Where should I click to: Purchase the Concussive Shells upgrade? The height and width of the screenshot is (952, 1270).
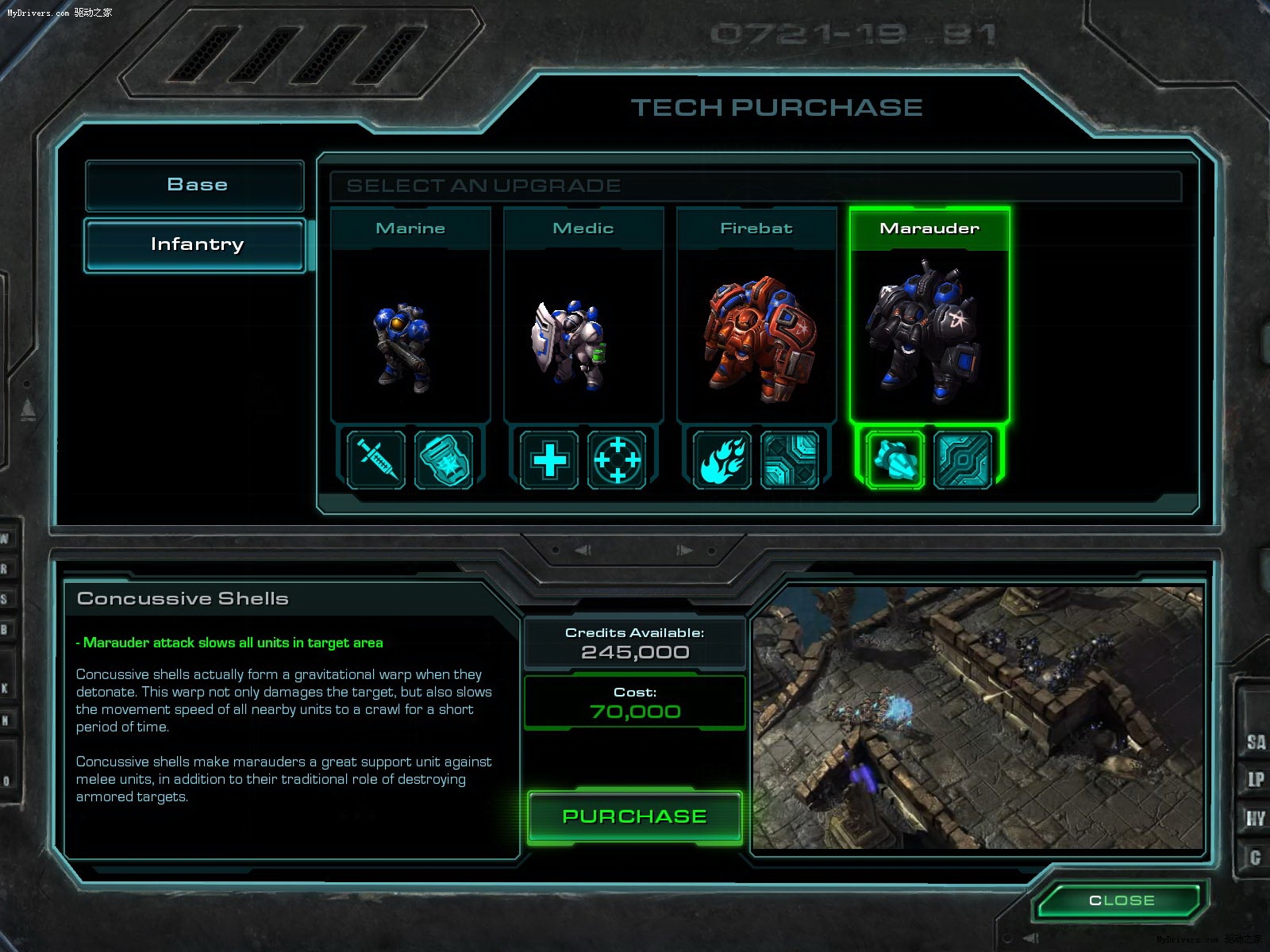coord(634,816)
